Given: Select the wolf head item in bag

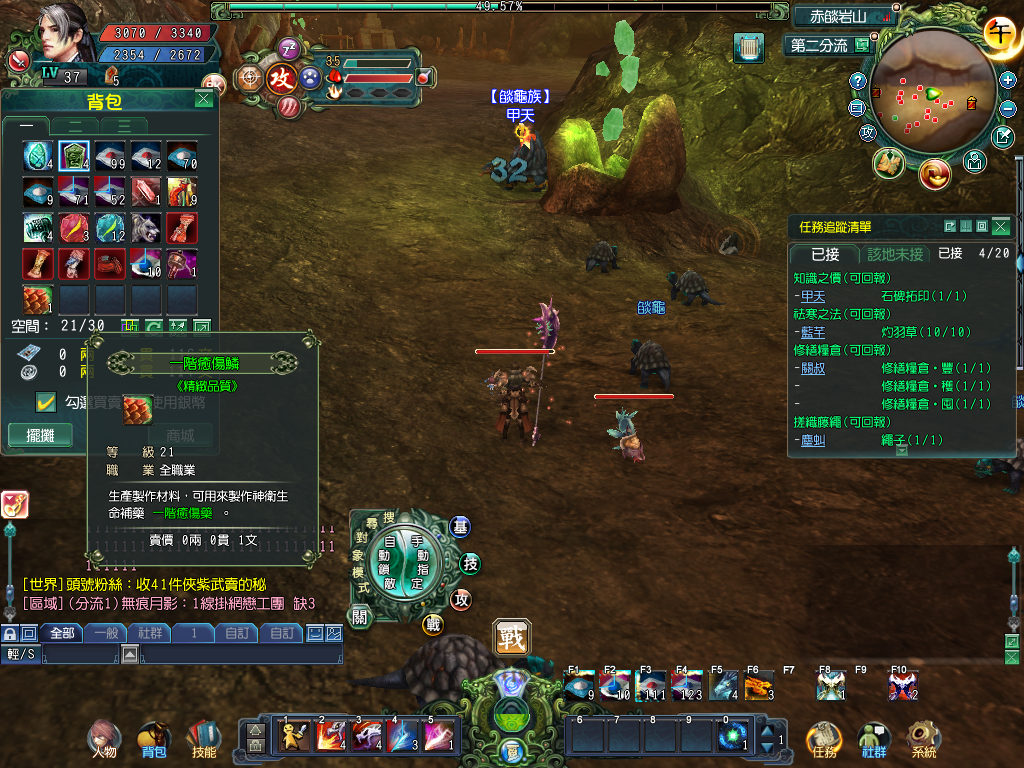Looking at the screenshot, I should click(146, 228).
